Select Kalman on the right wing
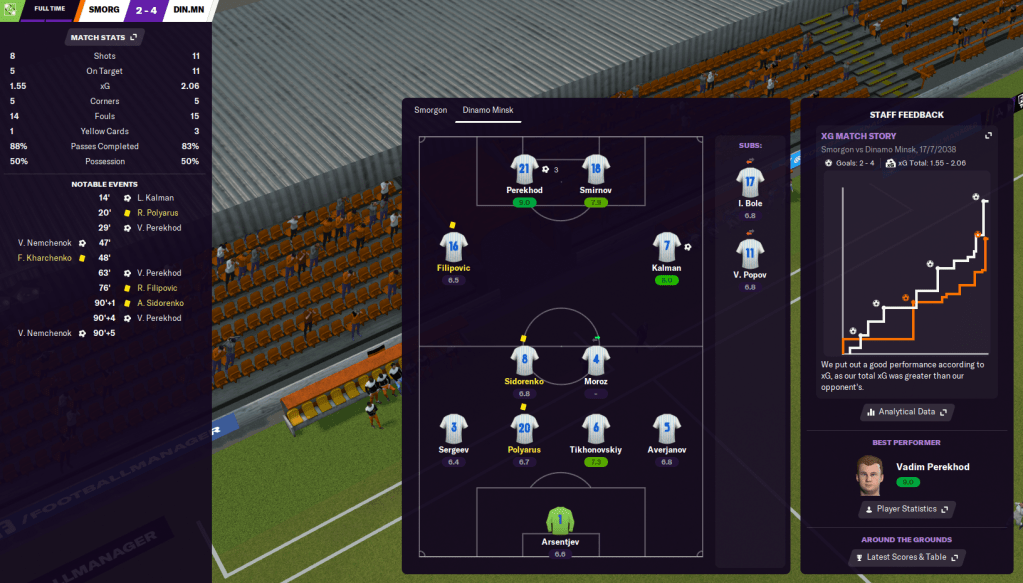Screen dimensions: 1023x583 666,247
